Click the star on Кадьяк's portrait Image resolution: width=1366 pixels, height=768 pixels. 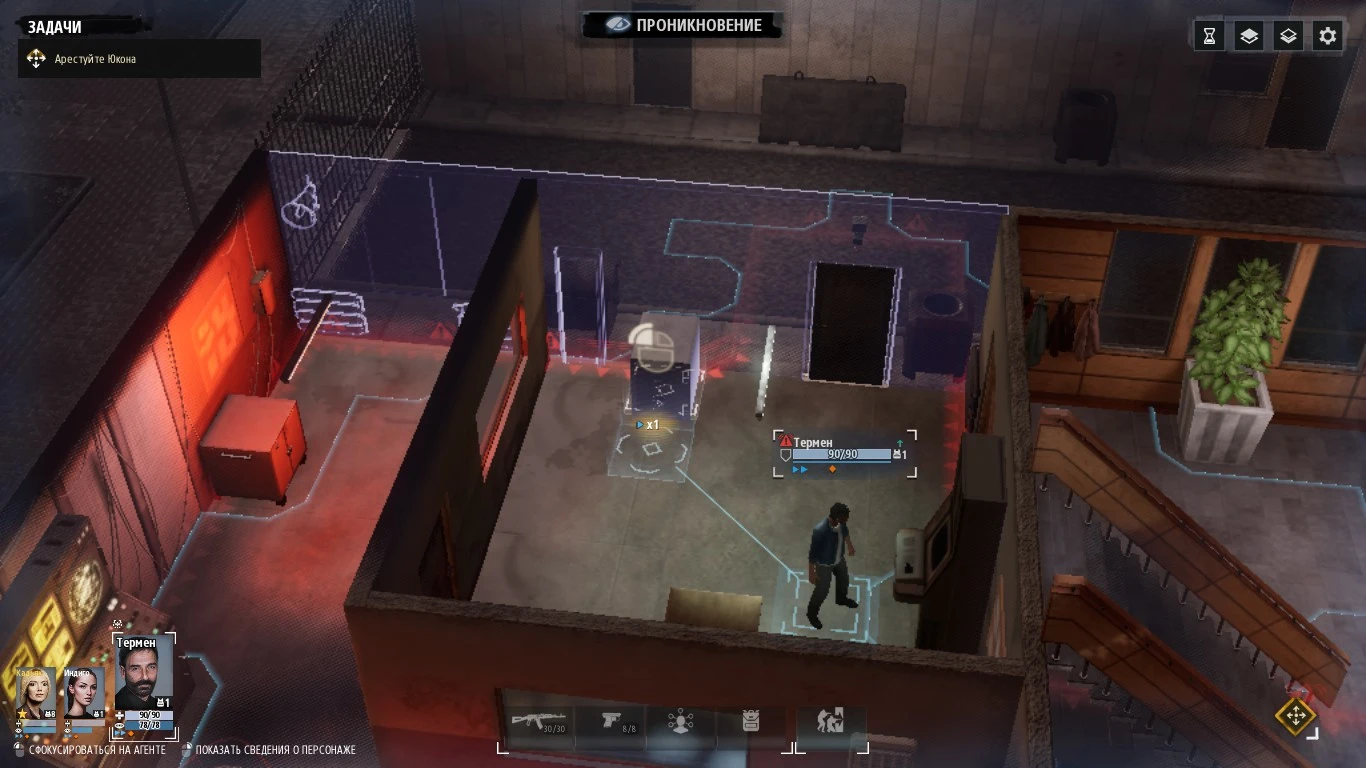22,714
